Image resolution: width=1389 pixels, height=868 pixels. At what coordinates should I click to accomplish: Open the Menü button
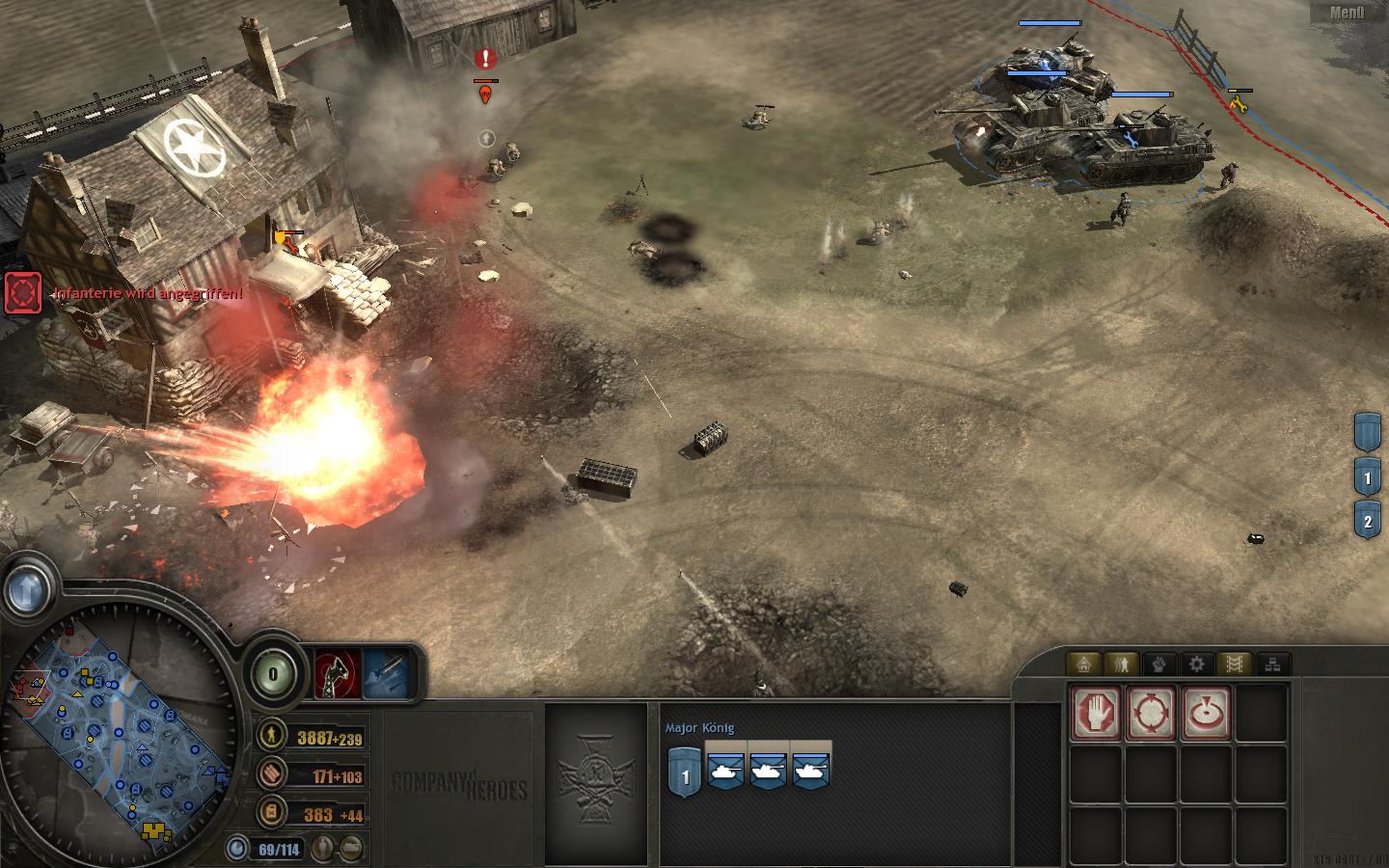point(1348,13)
